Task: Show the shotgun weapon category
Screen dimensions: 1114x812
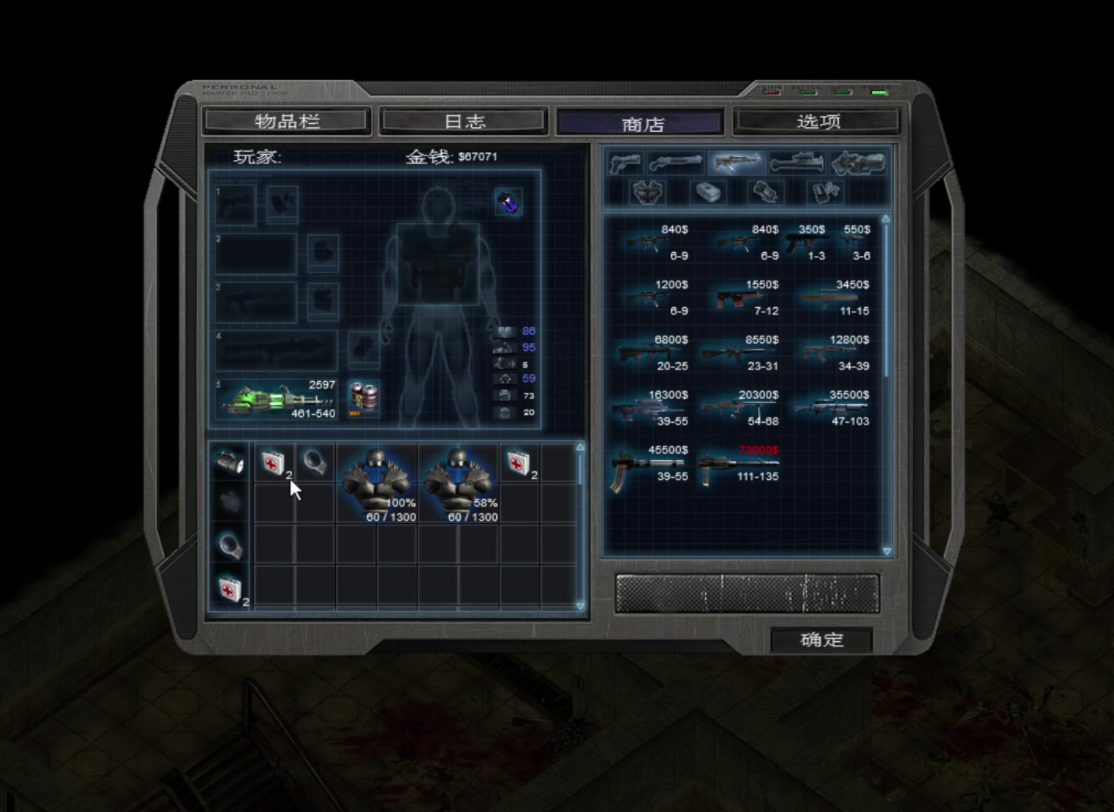Action: click(x=676, y=163)
